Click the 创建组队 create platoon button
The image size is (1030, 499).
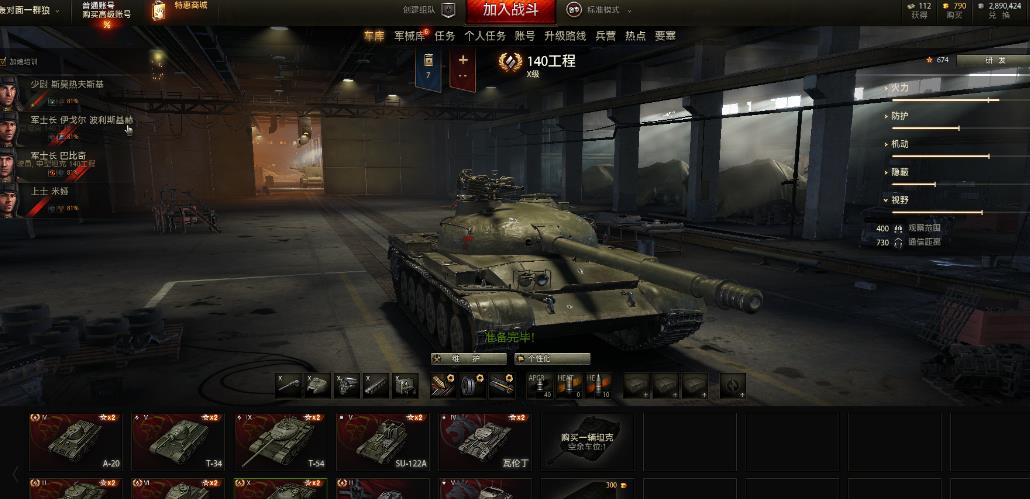(420, 10)
